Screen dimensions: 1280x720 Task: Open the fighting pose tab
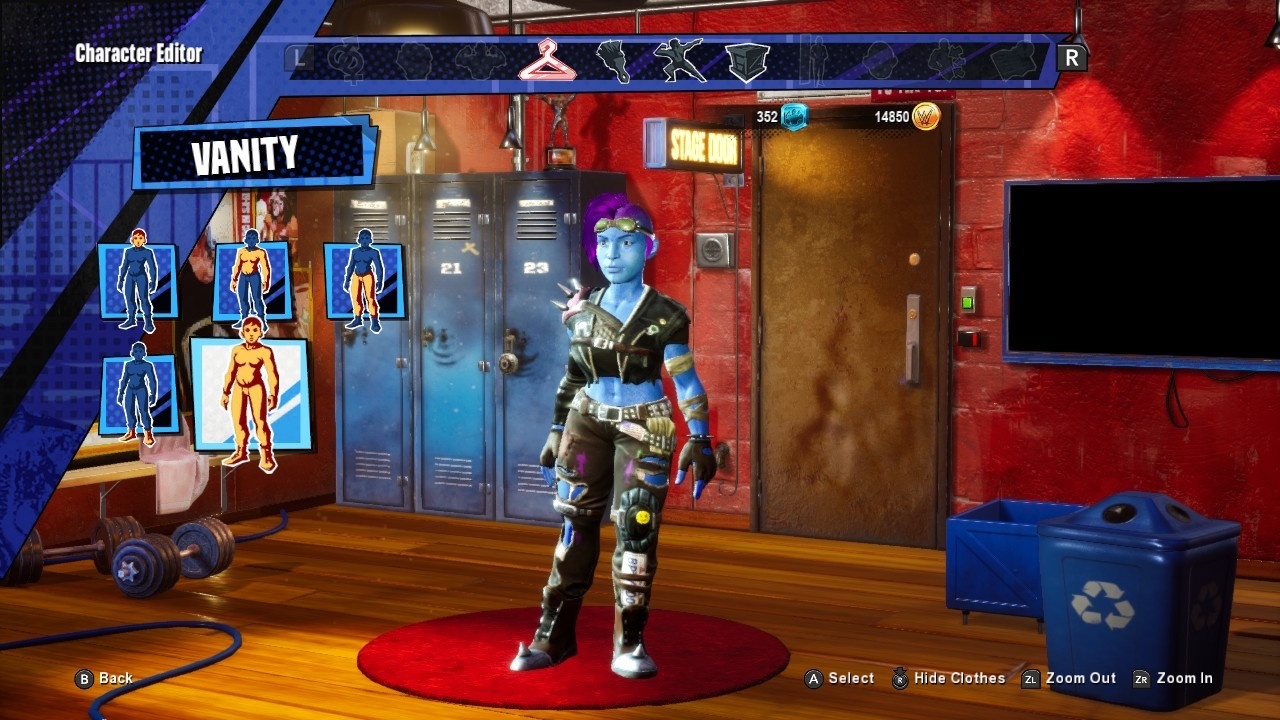click(x=680, y=60)
